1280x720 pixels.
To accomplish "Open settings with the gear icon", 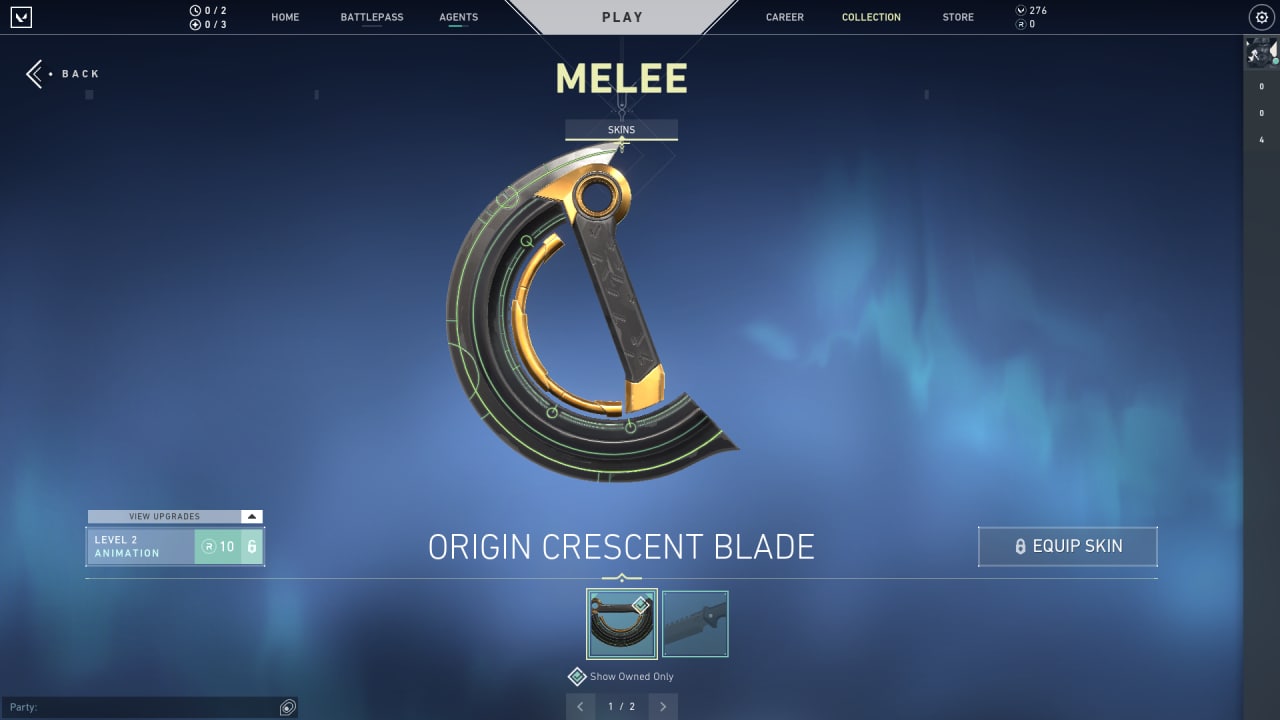I will 1261,17.
